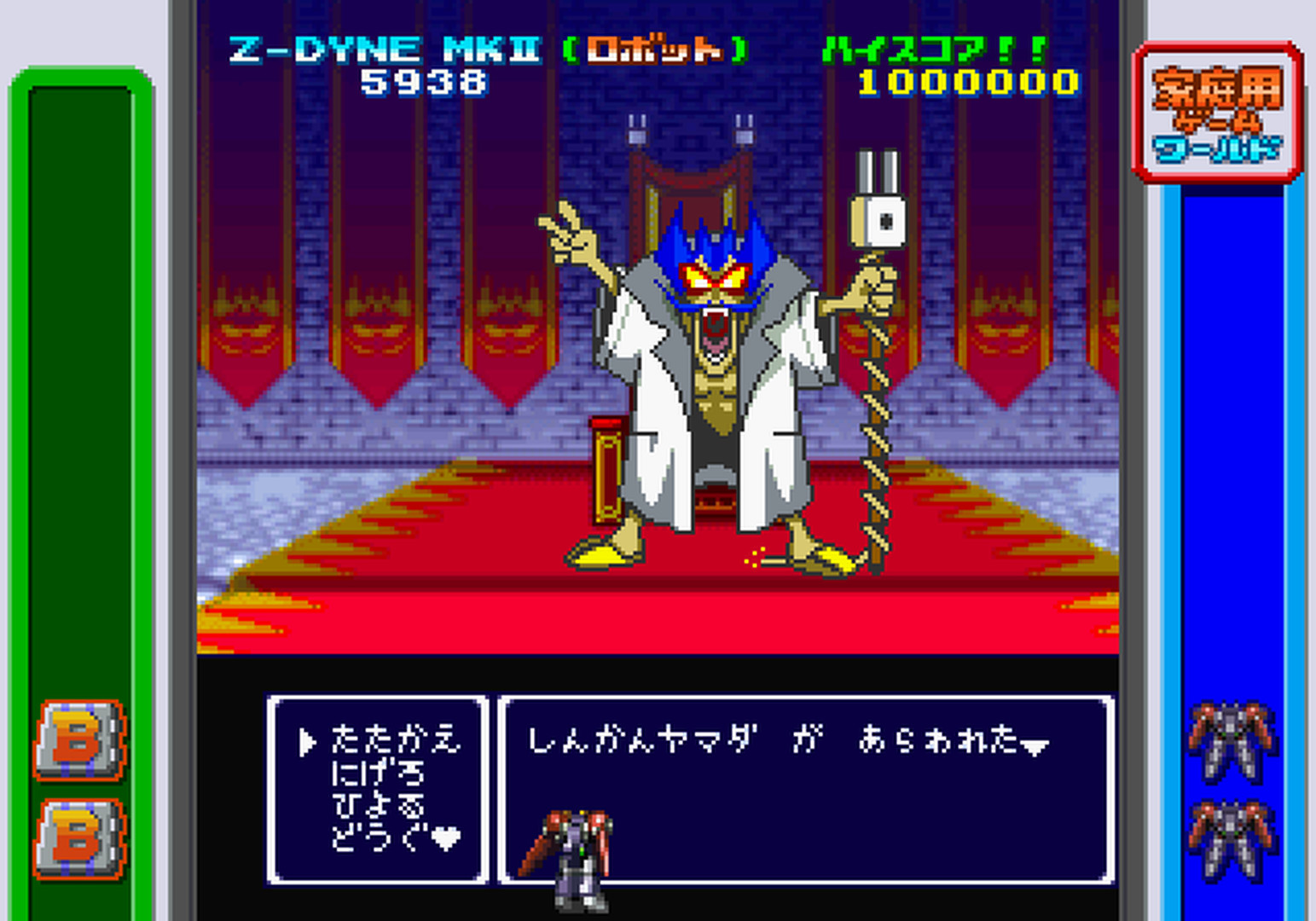Viewport: 1316px width, 921px height.
Task: Click the boss character しんかんヤマダ
Action: (716, 341)
